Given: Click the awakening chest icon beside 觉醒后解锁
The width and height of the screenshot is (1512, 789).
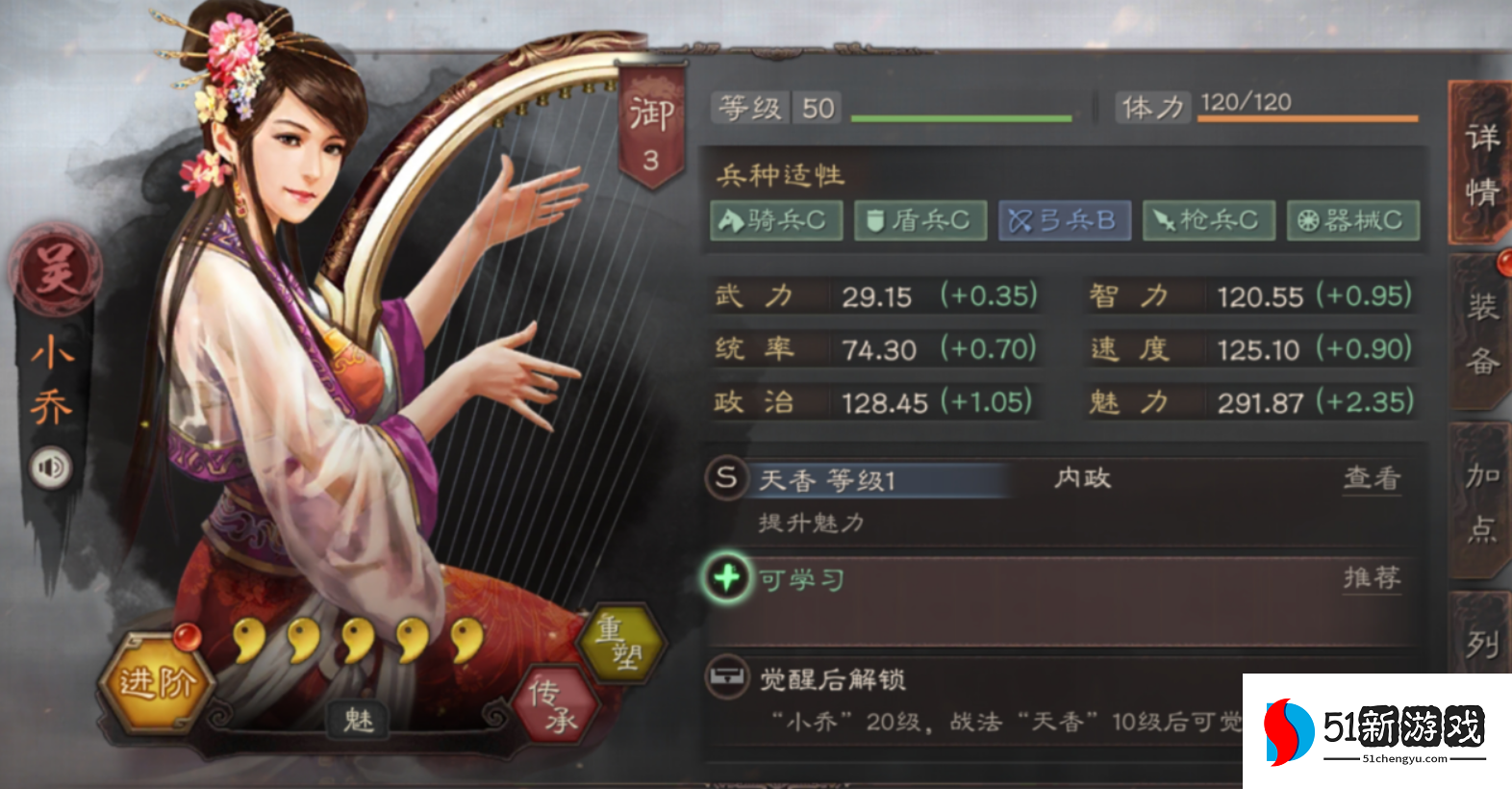Looking at the screenshot, I should pos(726,676).
